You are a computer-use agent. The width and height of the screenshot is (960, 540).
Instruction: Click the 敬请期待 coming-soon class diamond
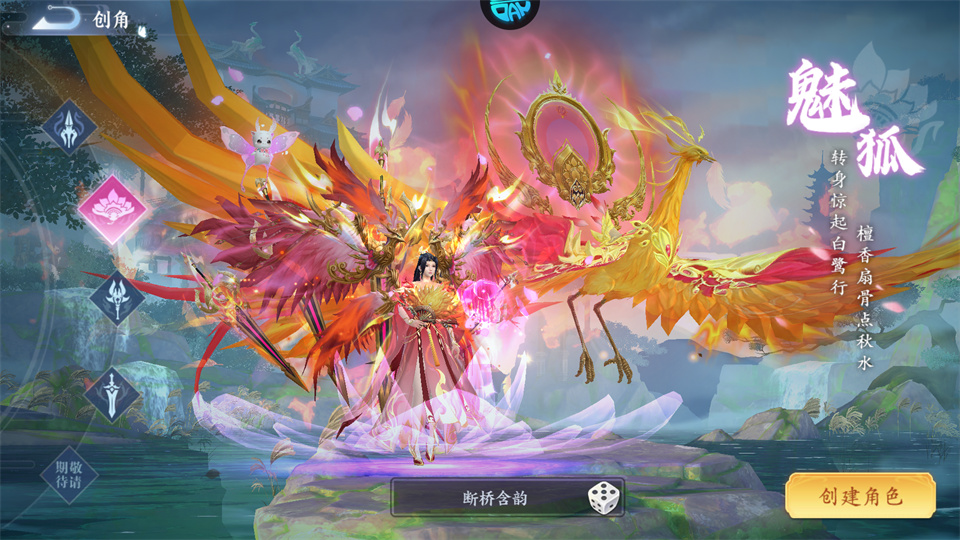(x=69, y=474)
